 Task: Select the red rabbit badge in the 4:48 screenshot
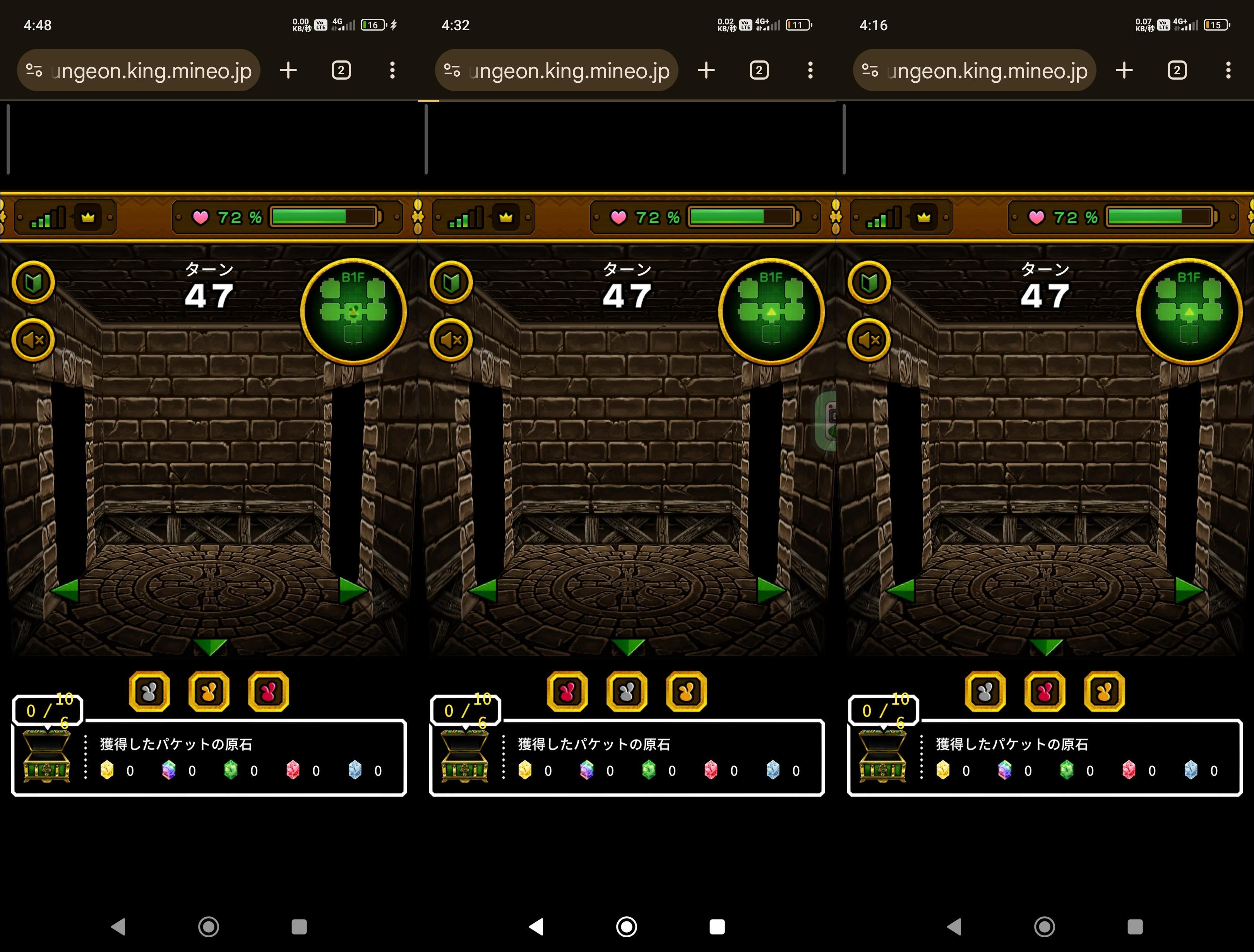268,691
